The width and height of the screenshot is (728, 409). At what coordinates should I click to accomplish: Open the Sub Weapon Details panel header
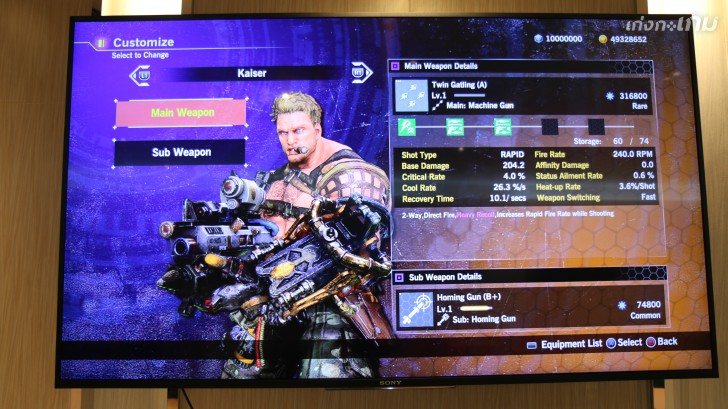click(446, 276)
